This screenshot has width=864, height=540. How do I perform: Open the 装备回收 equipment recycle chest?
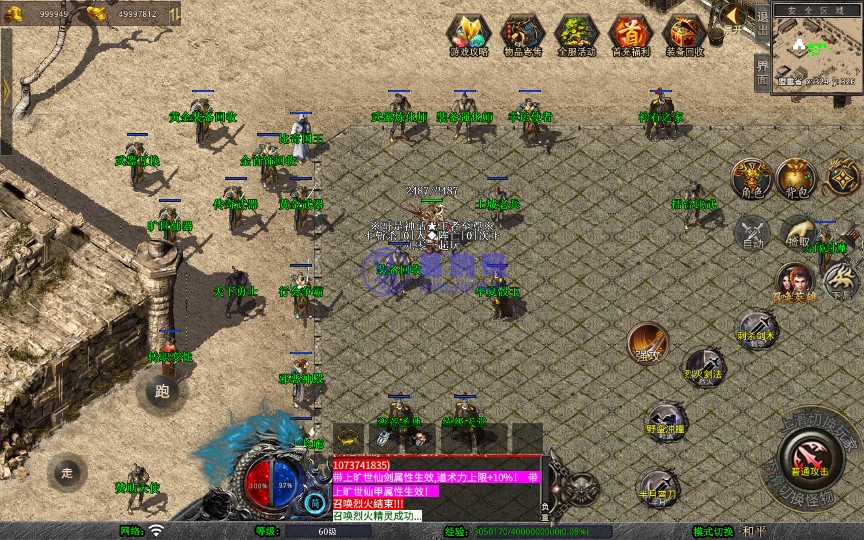tap(685, 33)
